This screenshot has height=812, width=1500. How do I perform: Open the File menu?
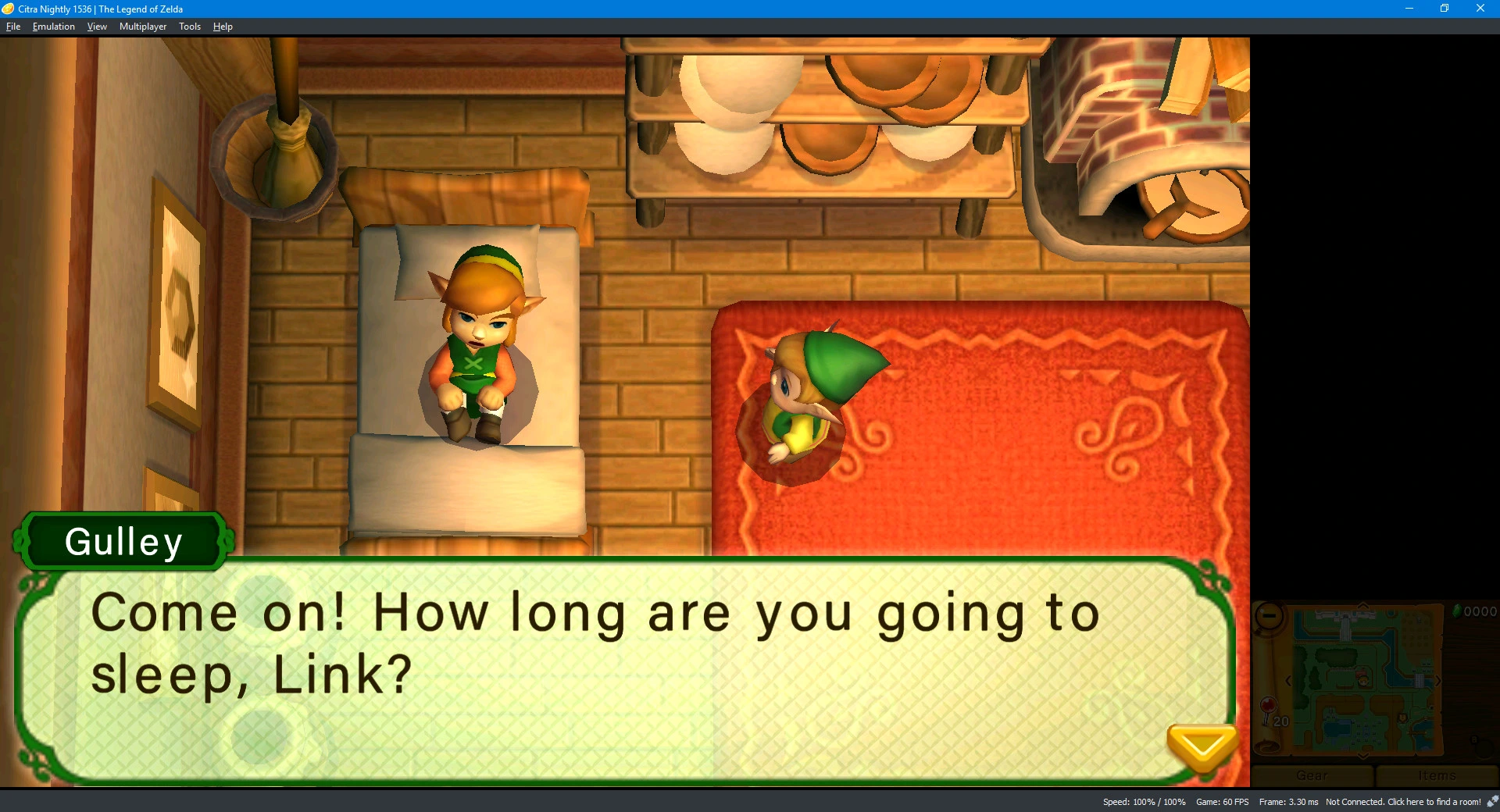12,26
